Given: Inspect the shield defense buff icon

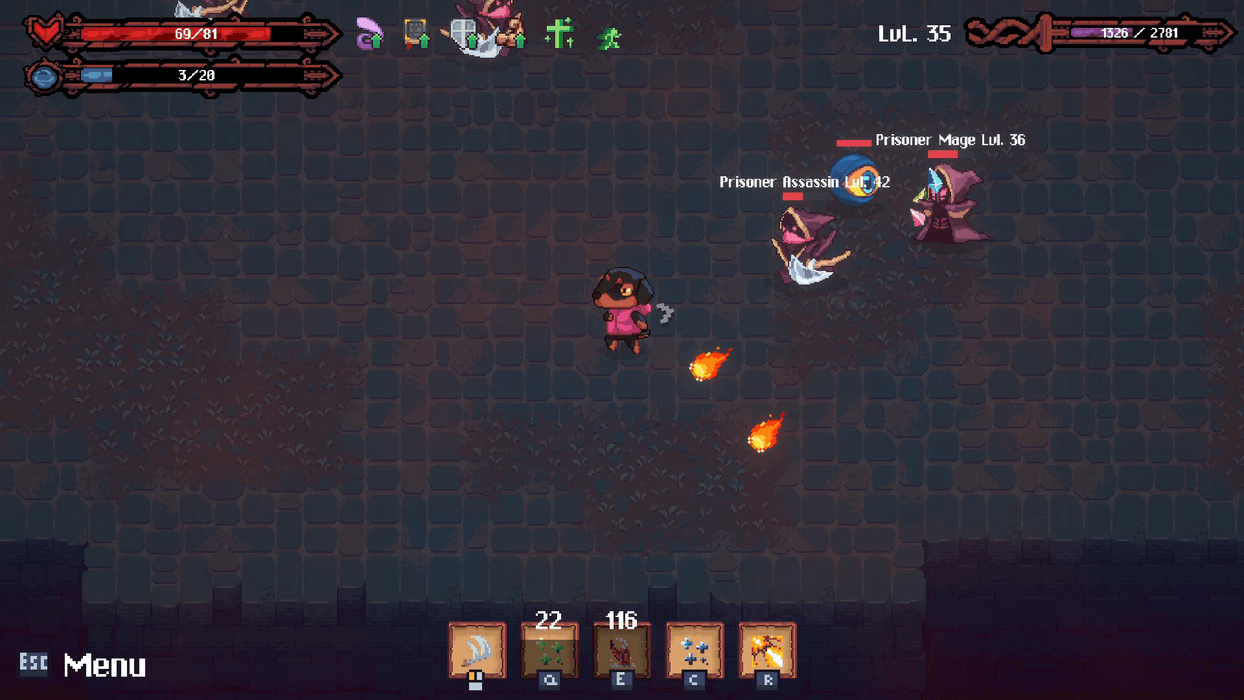Looking at the screenshot, I should (464, 35).
